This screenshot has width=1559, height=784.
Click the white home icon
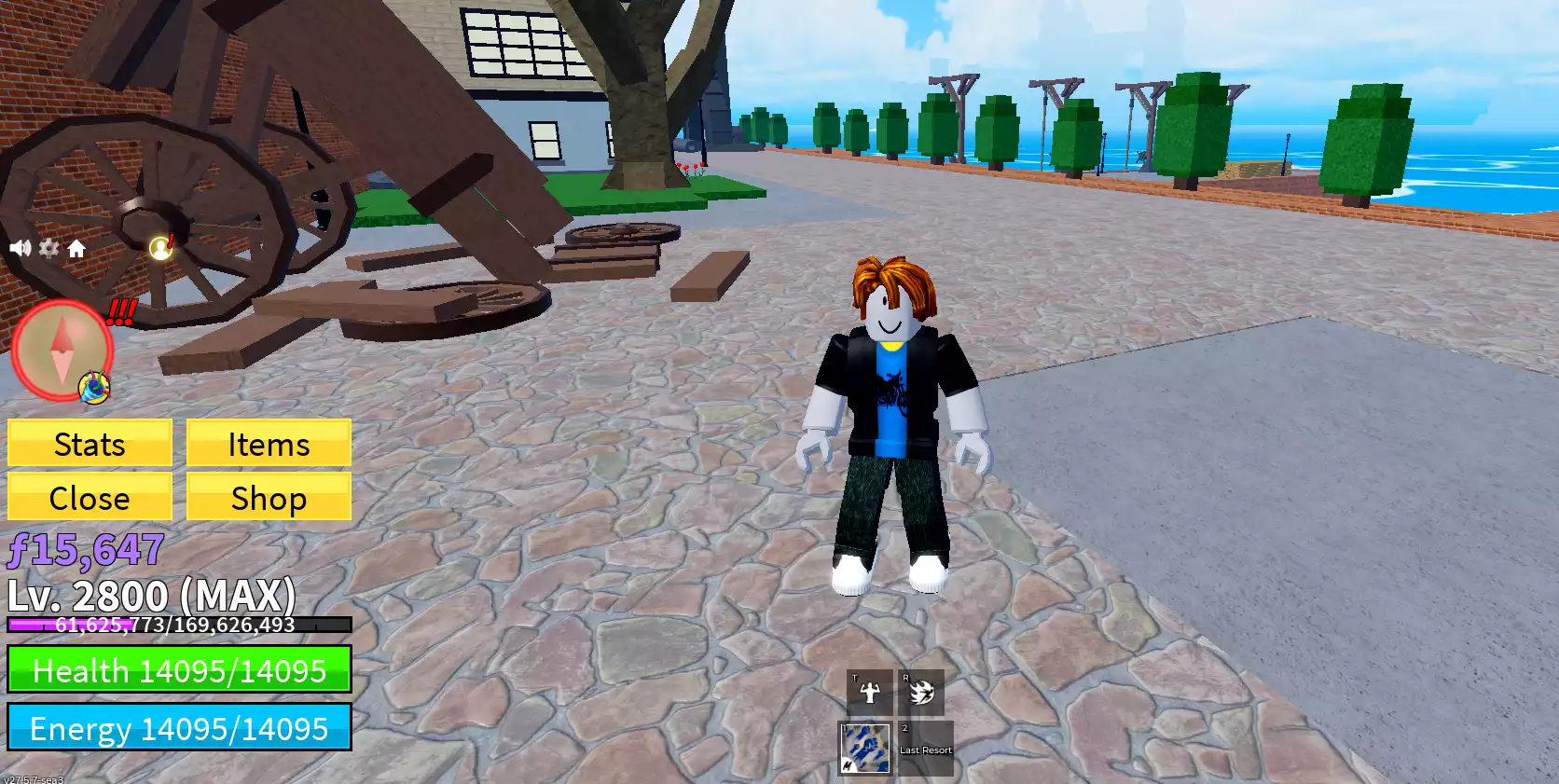[76, 248]
